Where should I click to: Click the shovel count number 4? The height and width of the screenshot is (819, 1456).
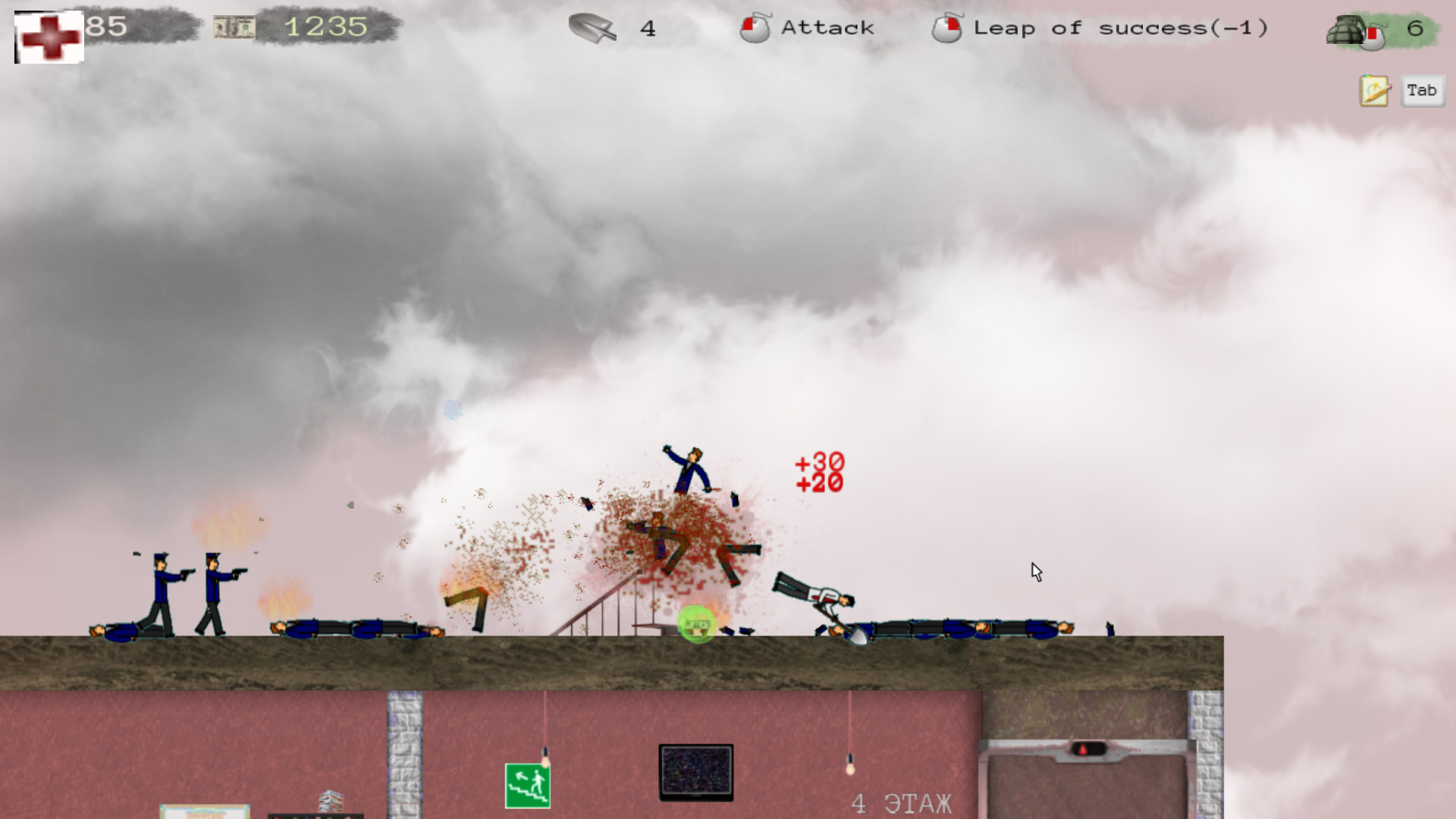(647, 29)
